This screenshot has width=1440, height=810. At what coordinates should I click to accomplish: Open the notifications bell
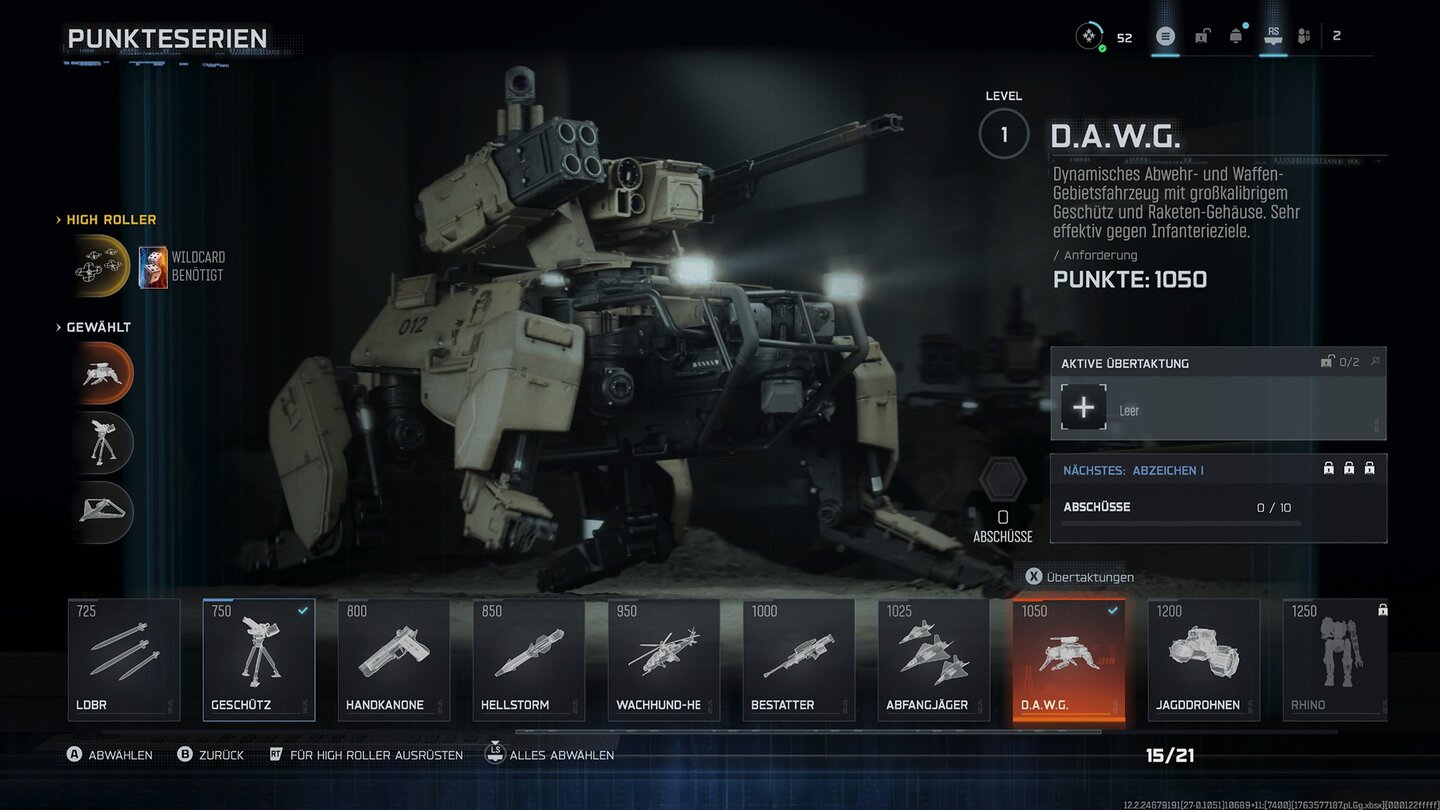1236,37
